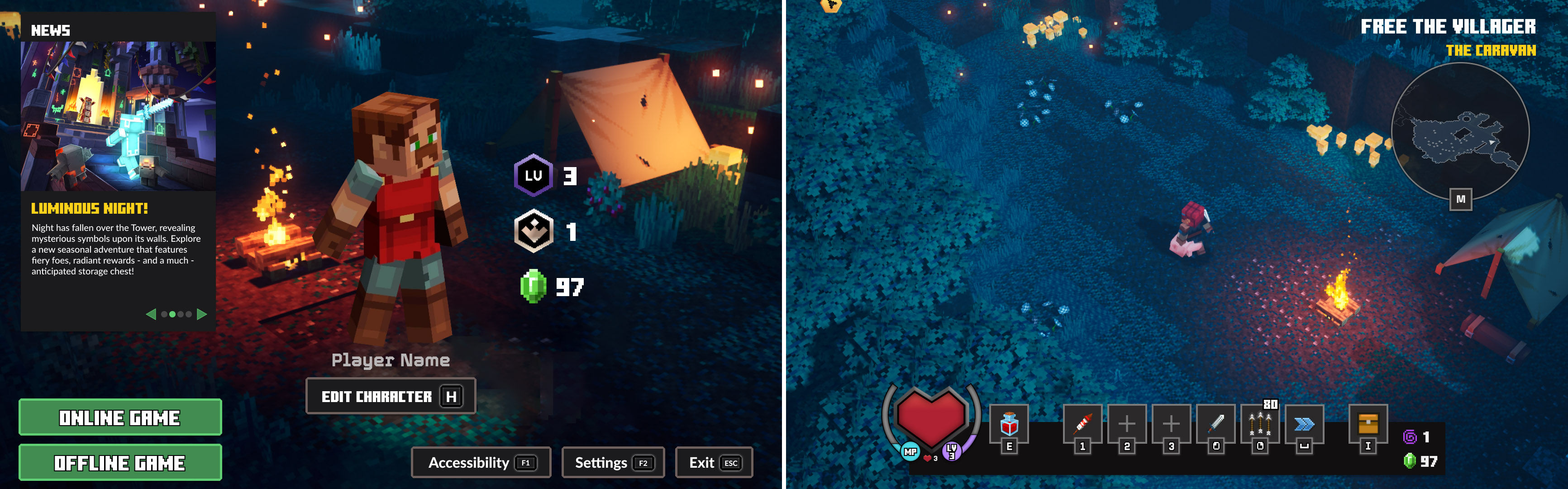The height and width of the screenshot is (489, 1568).
Task: Use the health potion slot
Action: pos(1009,424)
